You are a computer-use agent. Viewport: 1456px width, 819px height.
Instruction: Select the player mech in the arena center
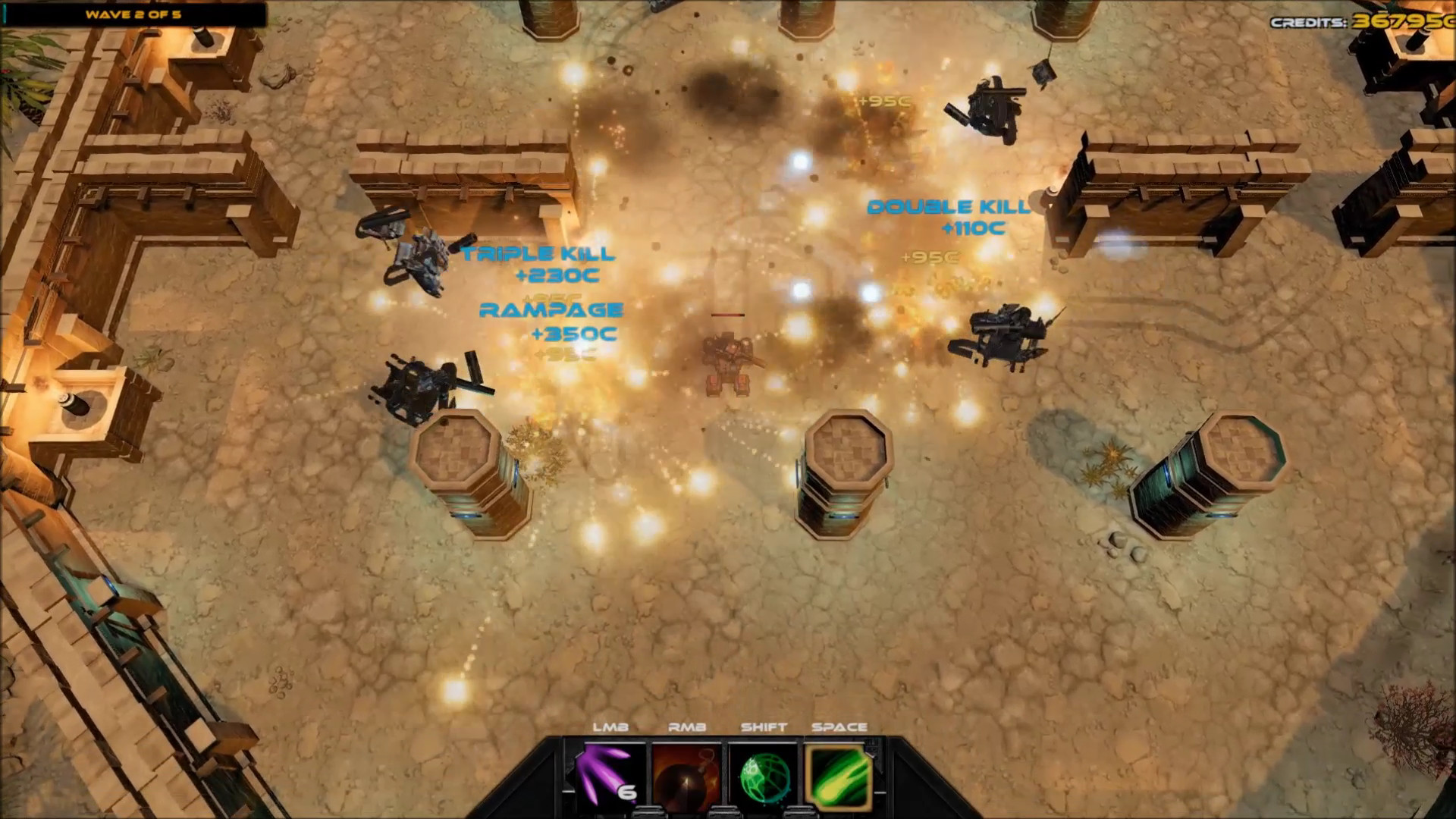728,364
